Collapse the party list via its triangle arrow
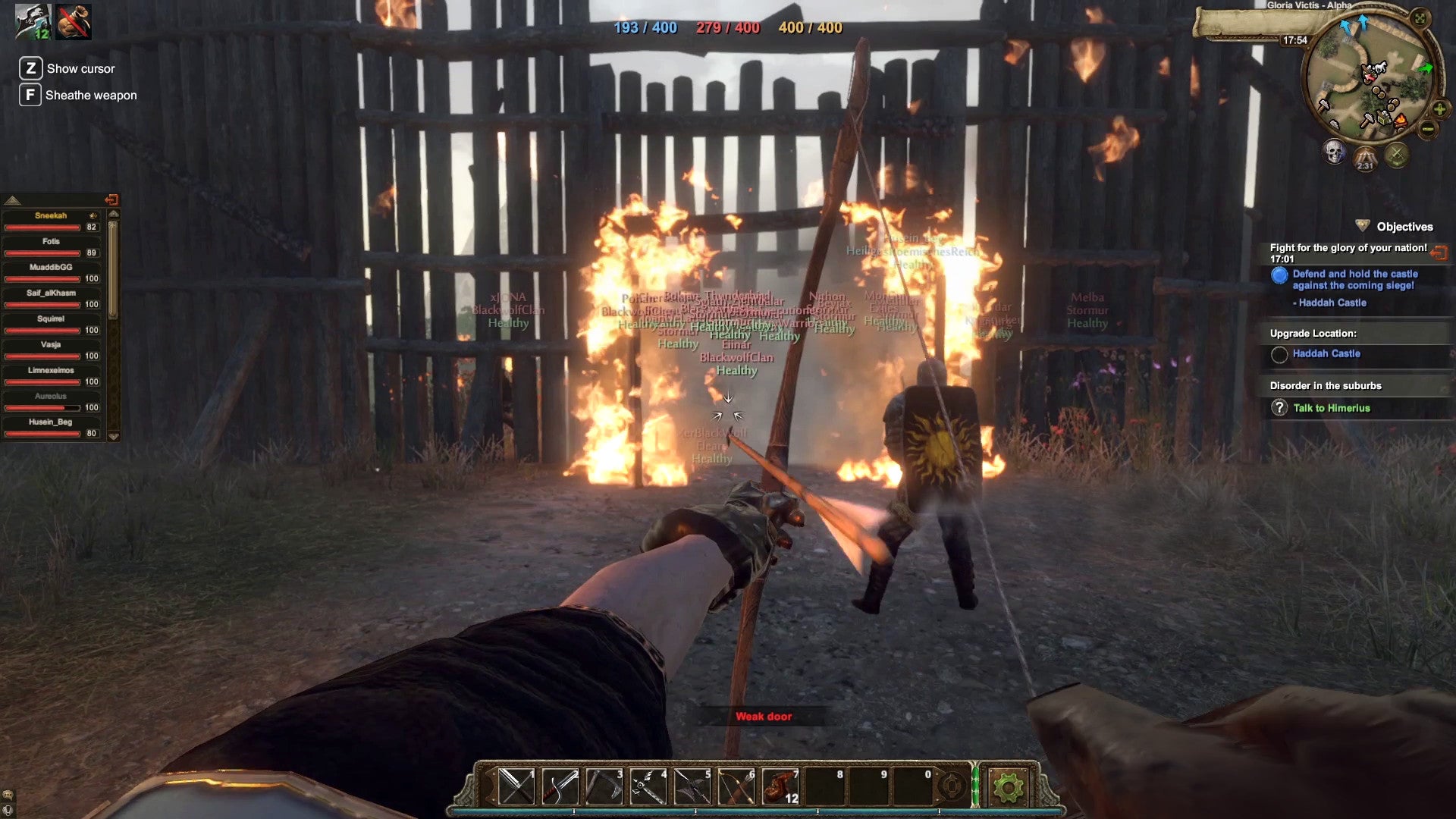The width and height of the screenshot is (1456, 819). (13, 201)
